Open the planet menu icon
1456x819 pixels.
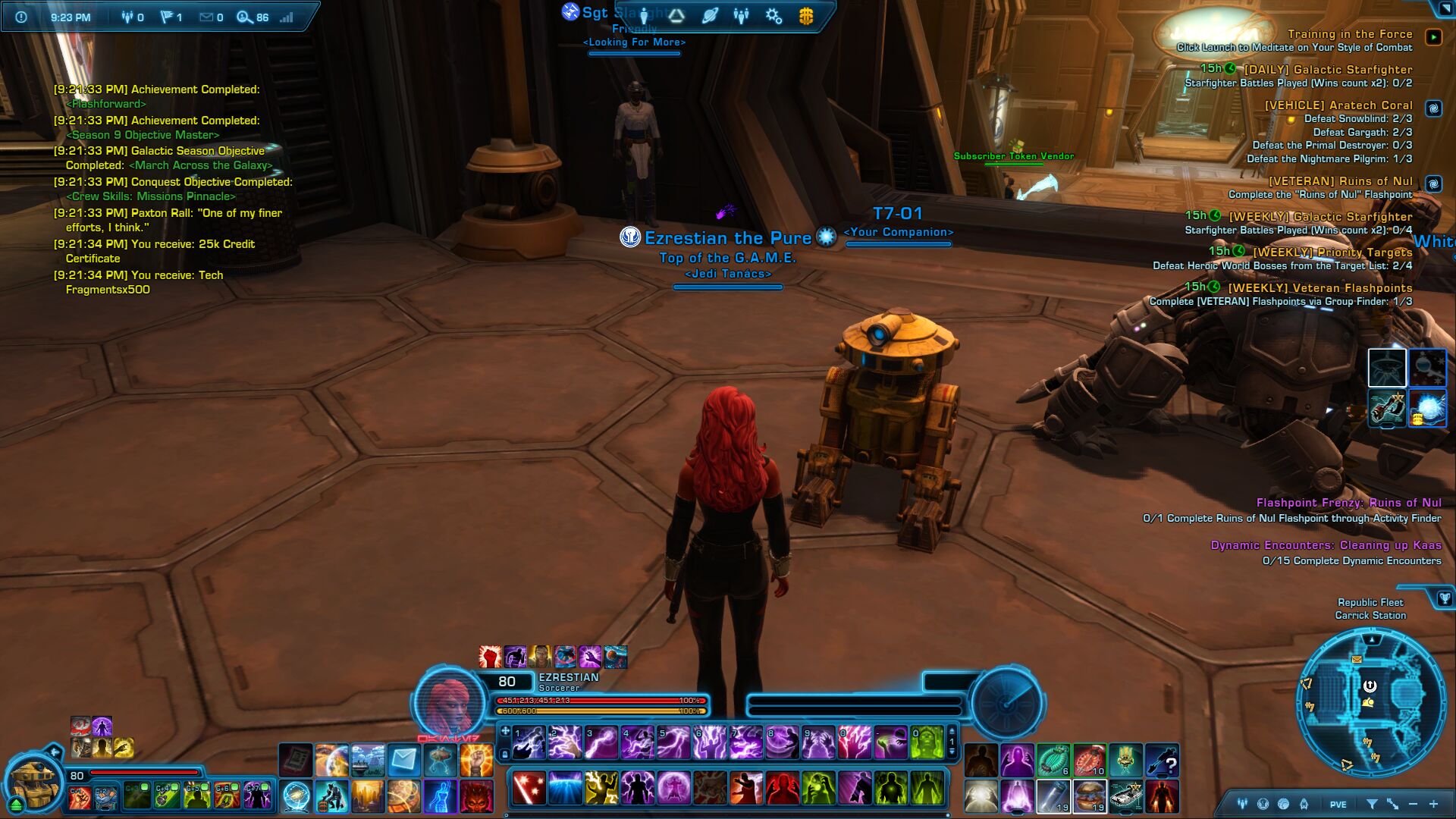pyautogui.click(x=710, y=16)
